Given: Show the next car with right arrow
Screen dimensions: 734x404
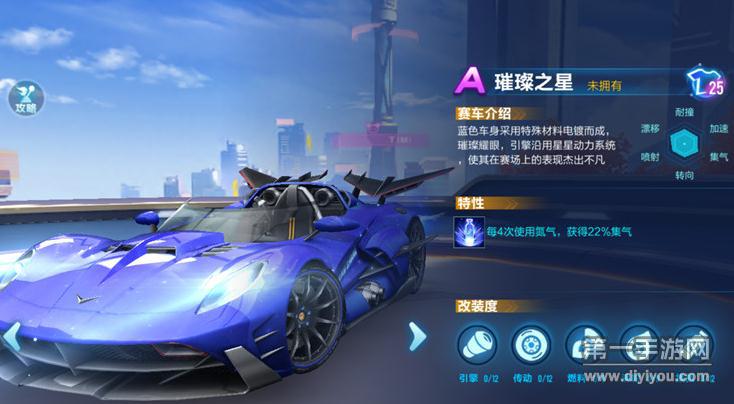Looking at the screenshot, I should click(x=417, y=337).
